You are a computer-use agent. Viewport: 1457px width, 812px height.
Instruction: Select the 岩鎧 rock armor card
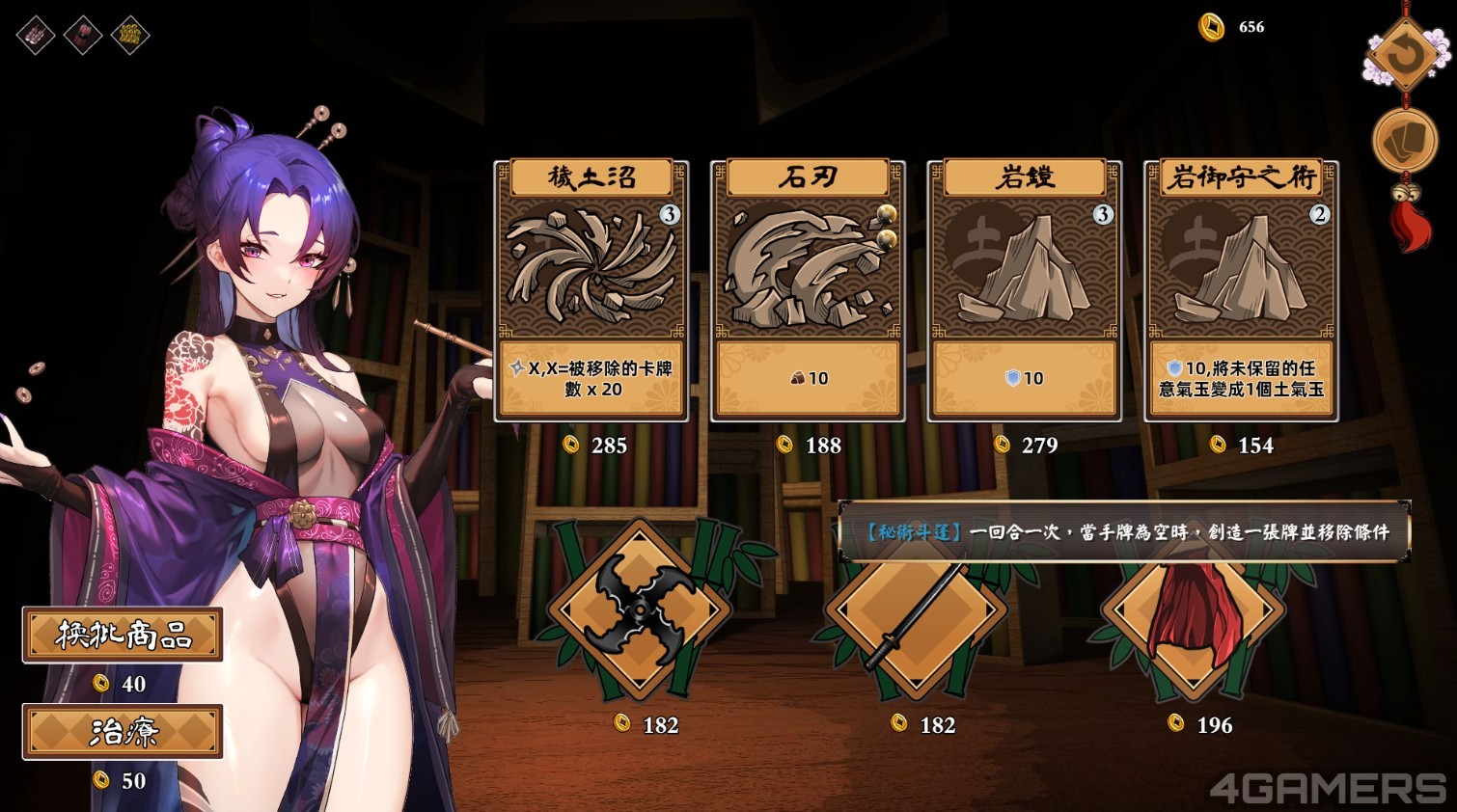click(1024, 290)
